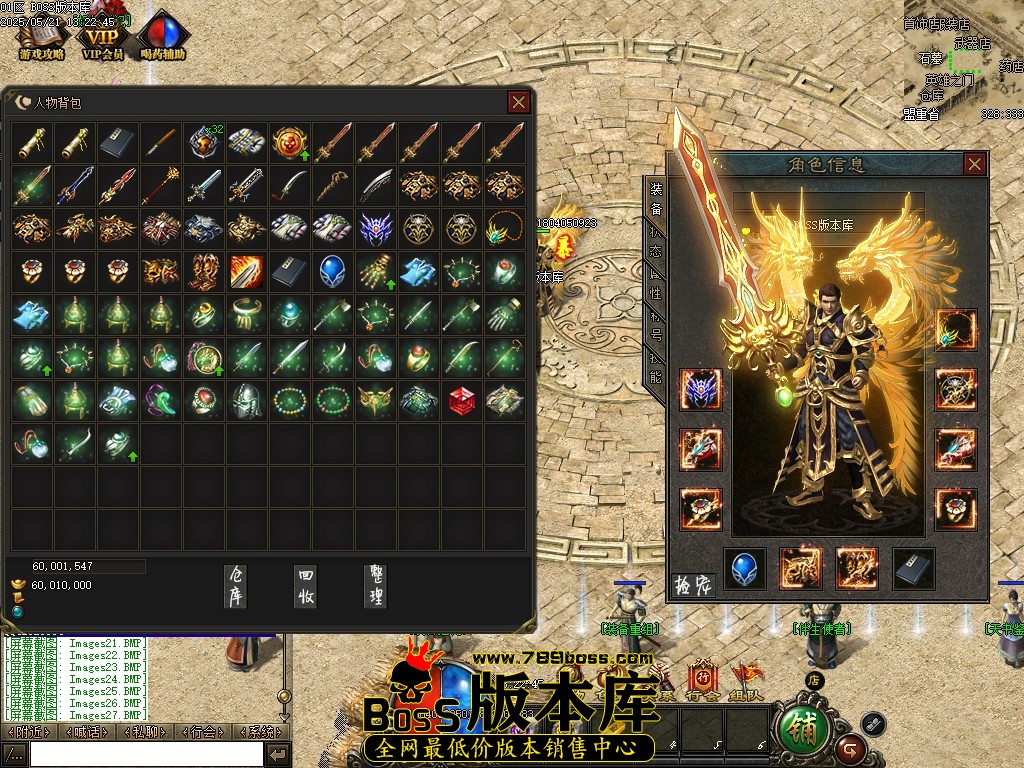Screen dimensions: 1024x768
Task: Click the chat text input box
Action: [x=146, y=754]
